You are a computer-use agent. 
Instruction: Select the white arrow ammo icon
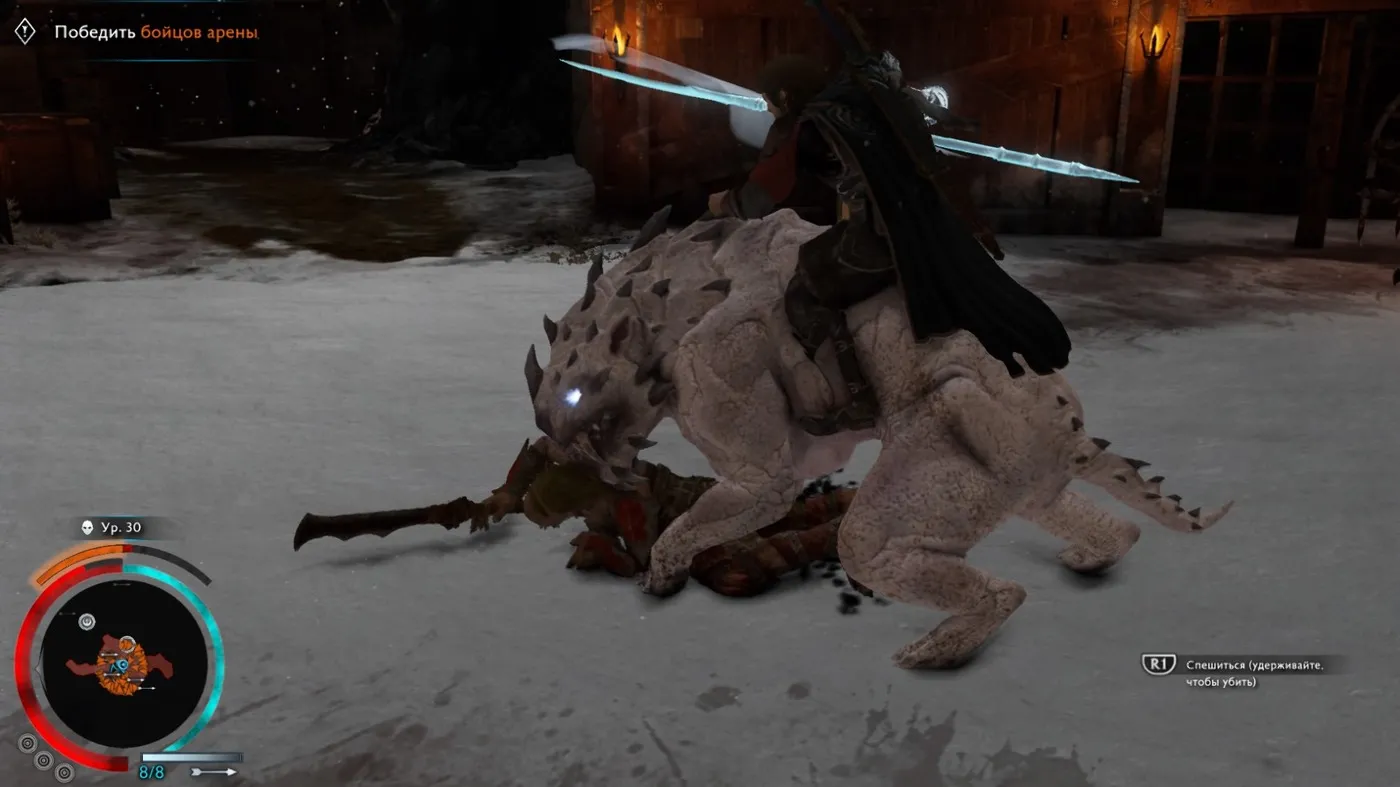pos(213,772)
